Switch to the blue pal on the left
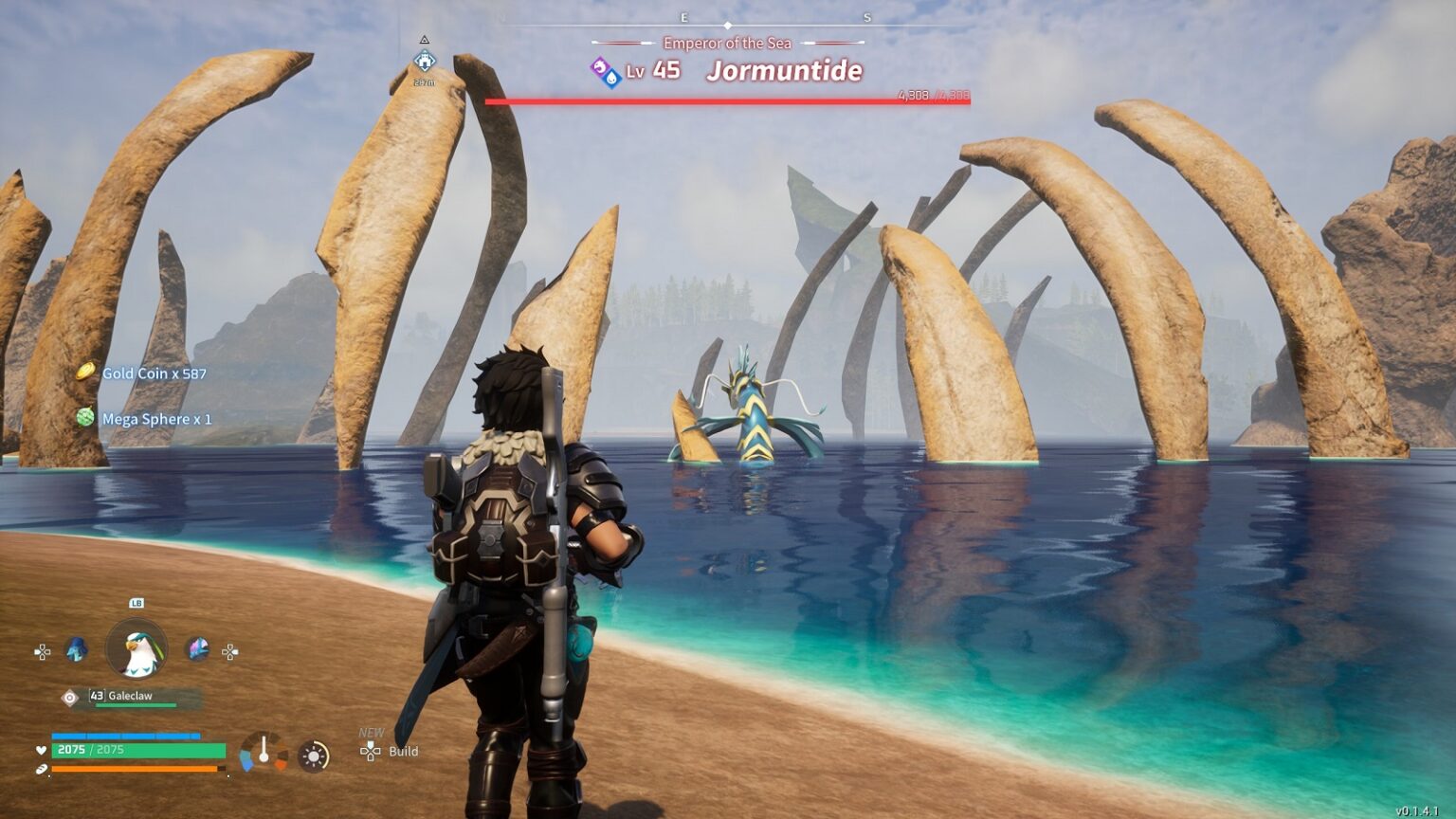1456x819 pixels. click(77, 649)
